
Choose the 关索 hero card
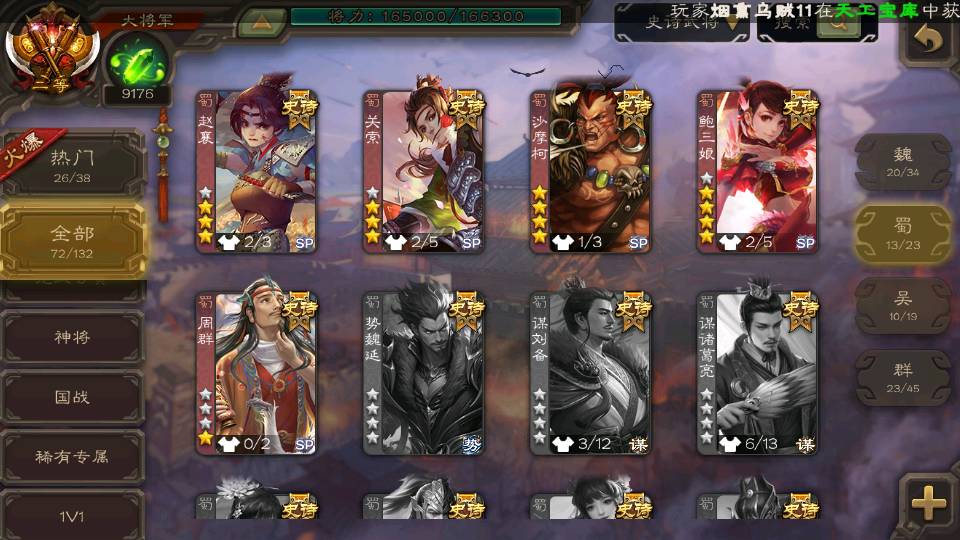[x=423, y=172]
